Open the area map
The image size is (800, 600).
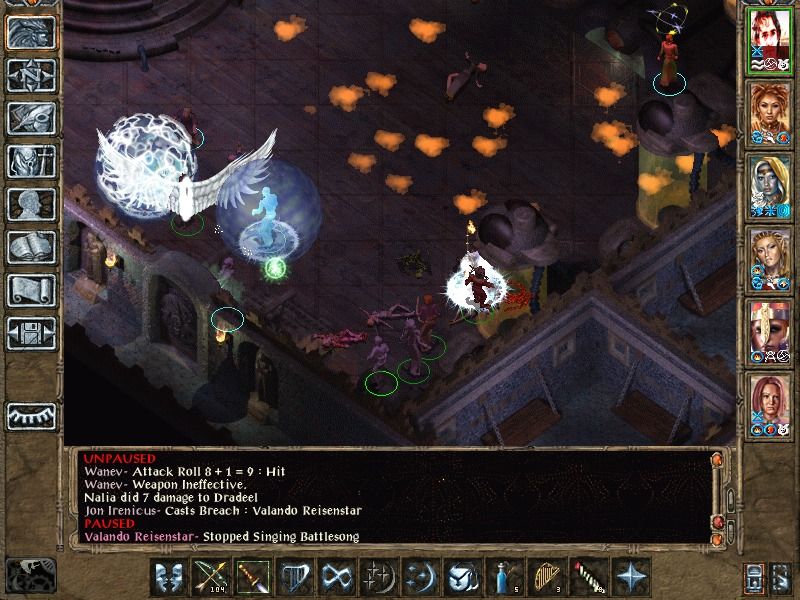click(x=31, y=75)
